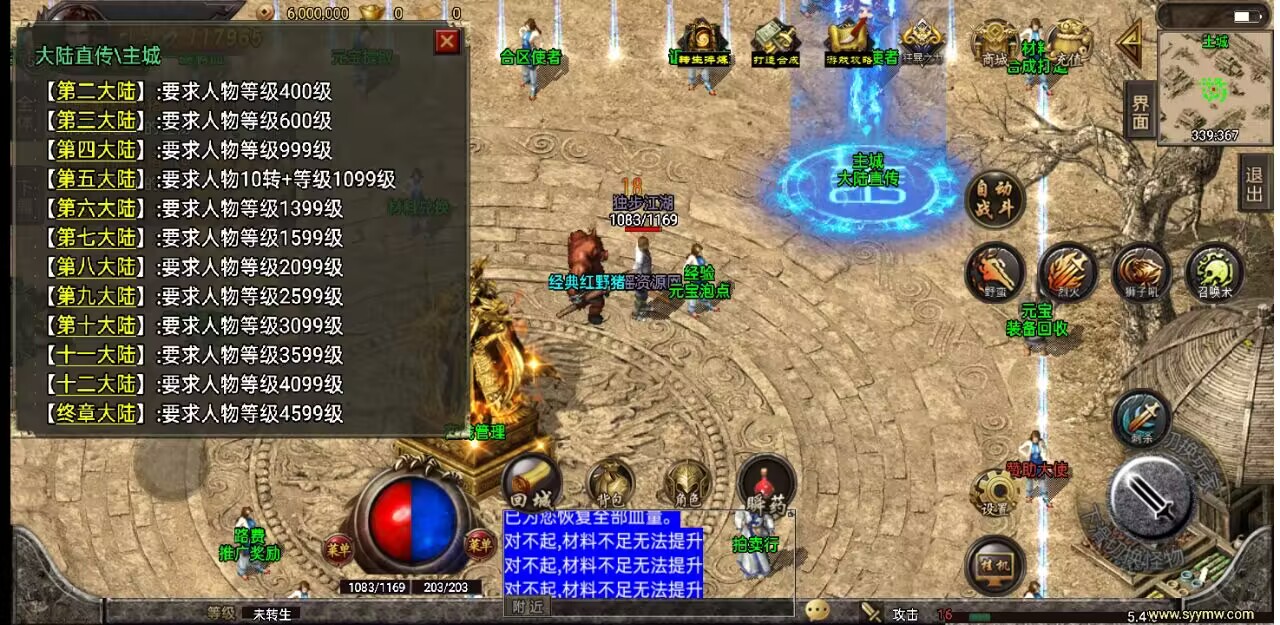The image size is (1280, 625).
Task: Click the 退出 exit button
Action: (1254, 182)
